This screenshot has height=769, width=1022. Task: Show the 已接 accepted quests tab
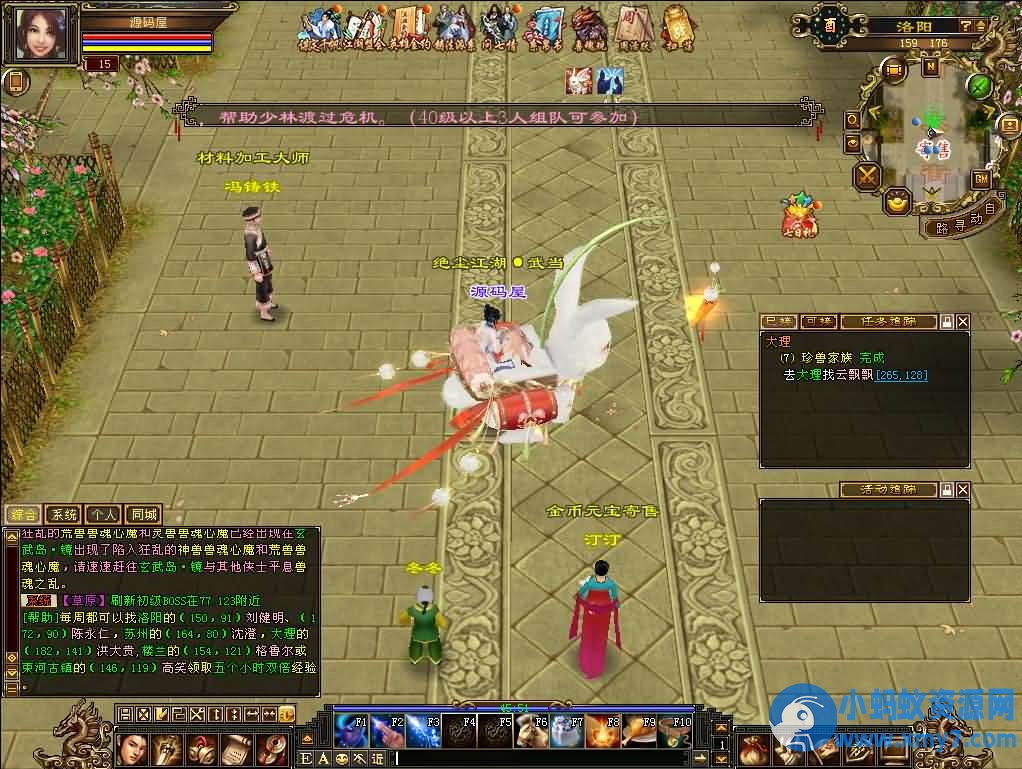click(x=779, y=322)
